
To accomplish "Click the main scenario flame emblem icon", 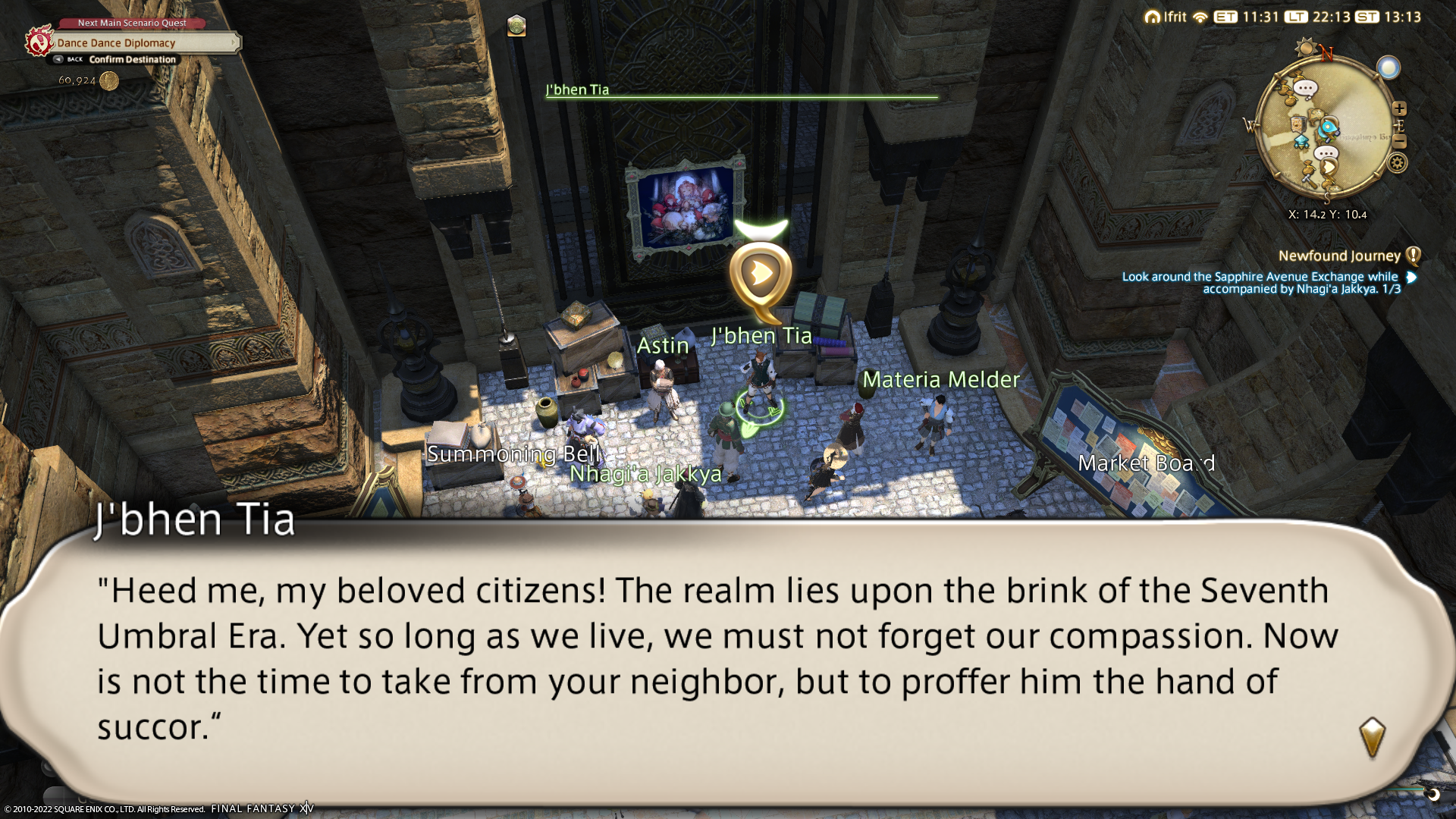I will [x=38, y=41].
